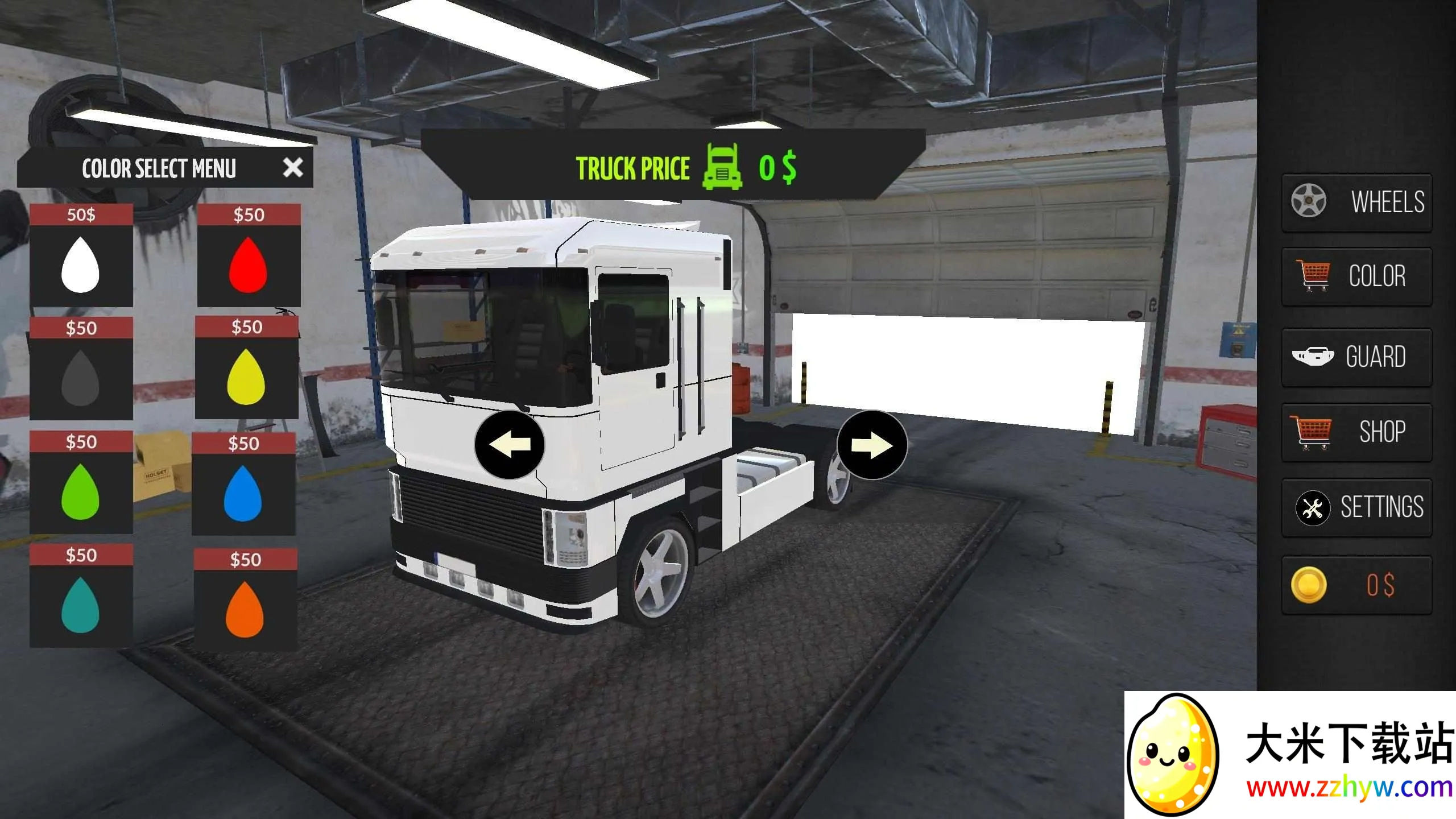
Task: Close the Color Select Menu
Action: click(293, 167)
